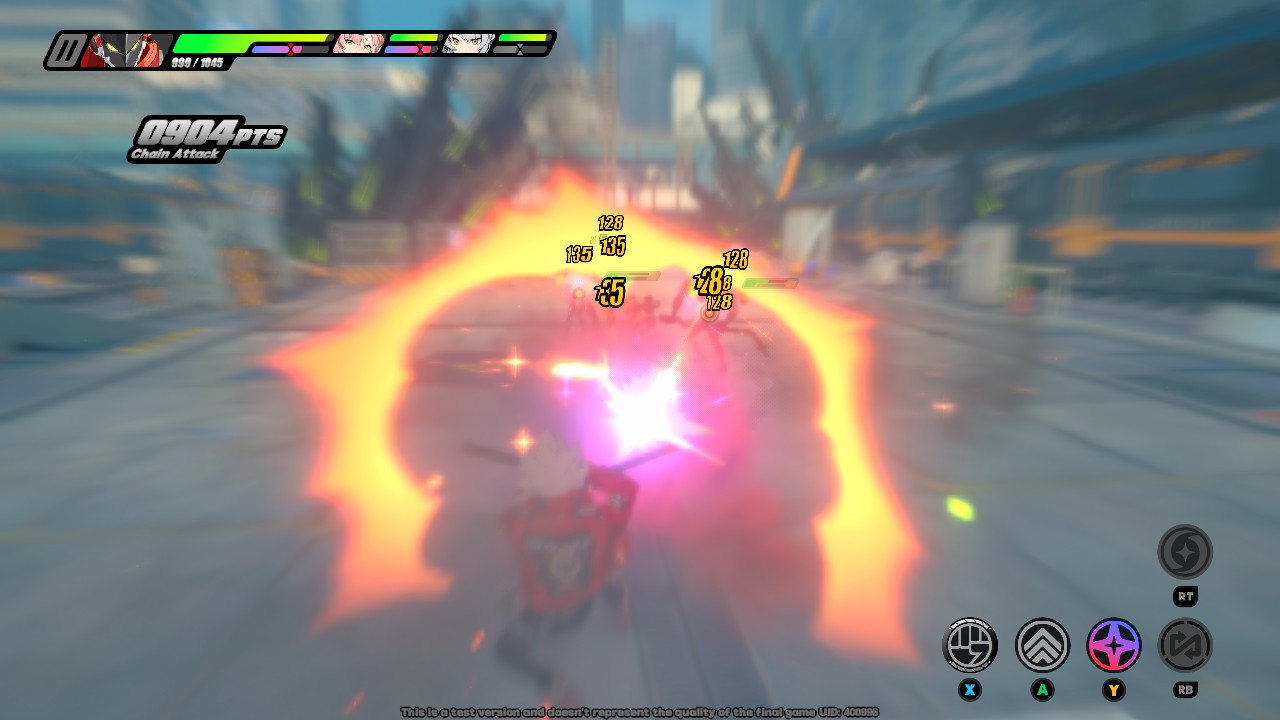The height and width of the screenshot is (720, 1280).
Task: Pause the game with the top-left button
Action: 67,50
